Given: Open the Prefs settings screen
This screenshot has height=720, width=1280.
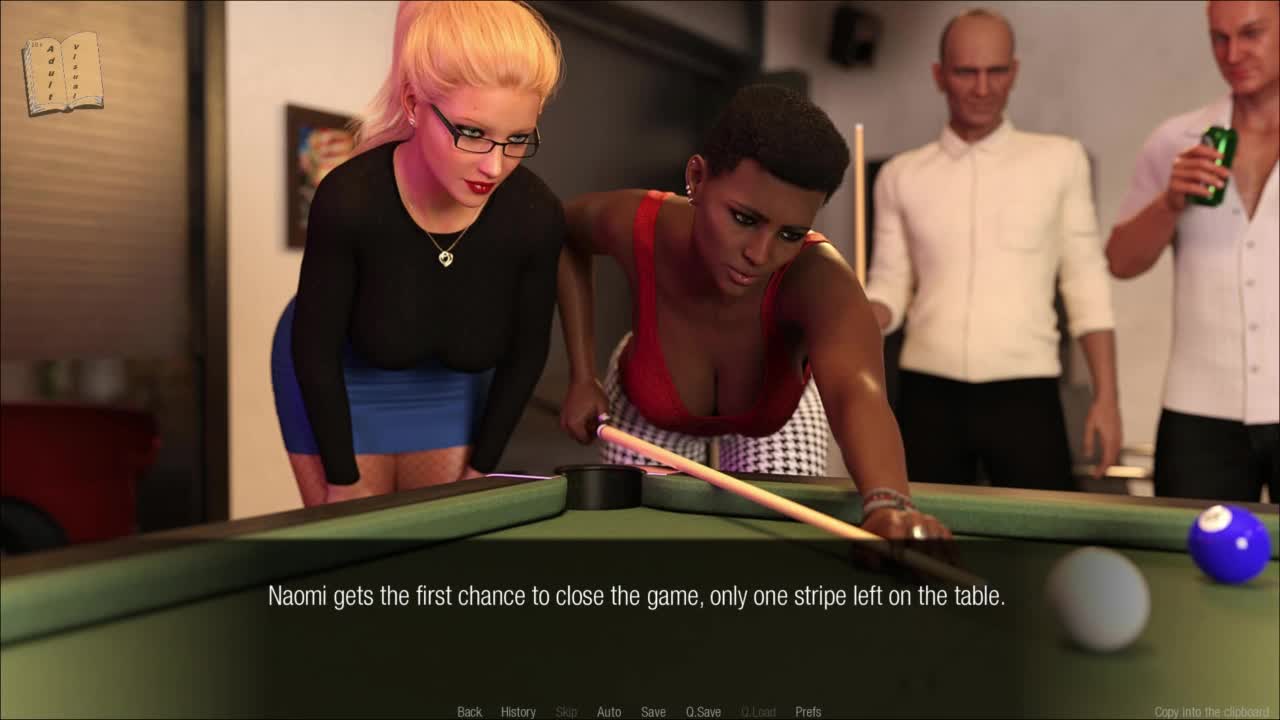Looking at the screenshot, I should (808, 712).
